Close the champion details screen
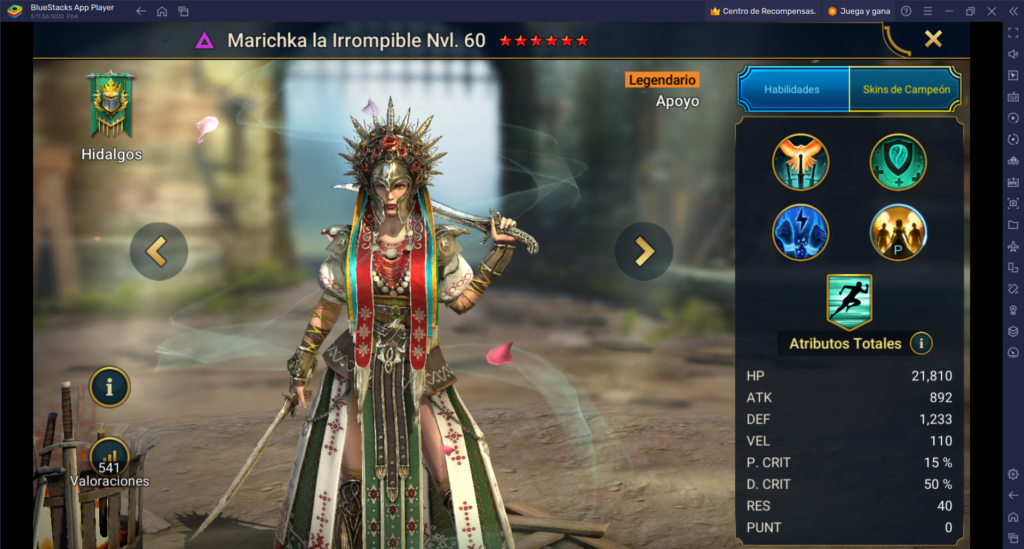 pos(933,39)
